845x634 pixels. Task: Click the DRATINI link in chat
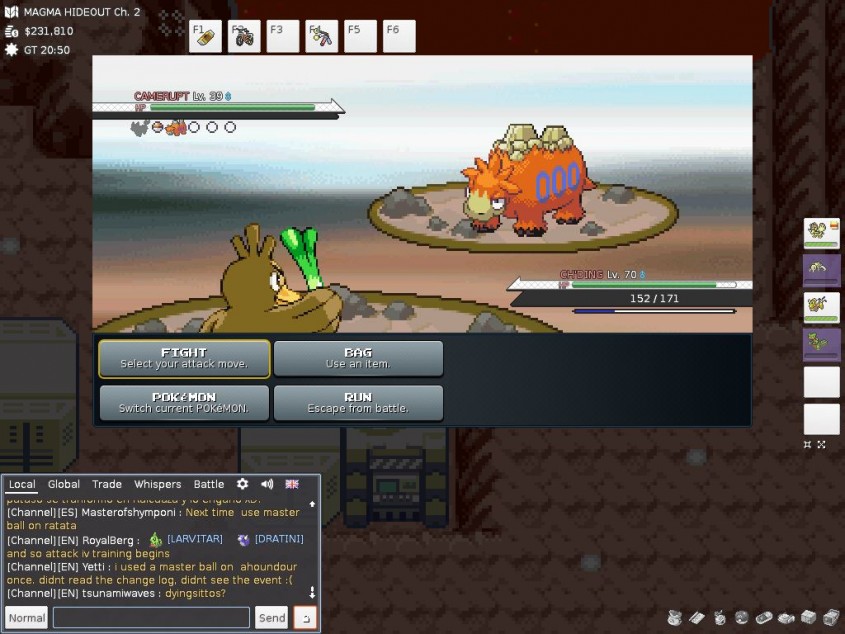click(279, 539)
